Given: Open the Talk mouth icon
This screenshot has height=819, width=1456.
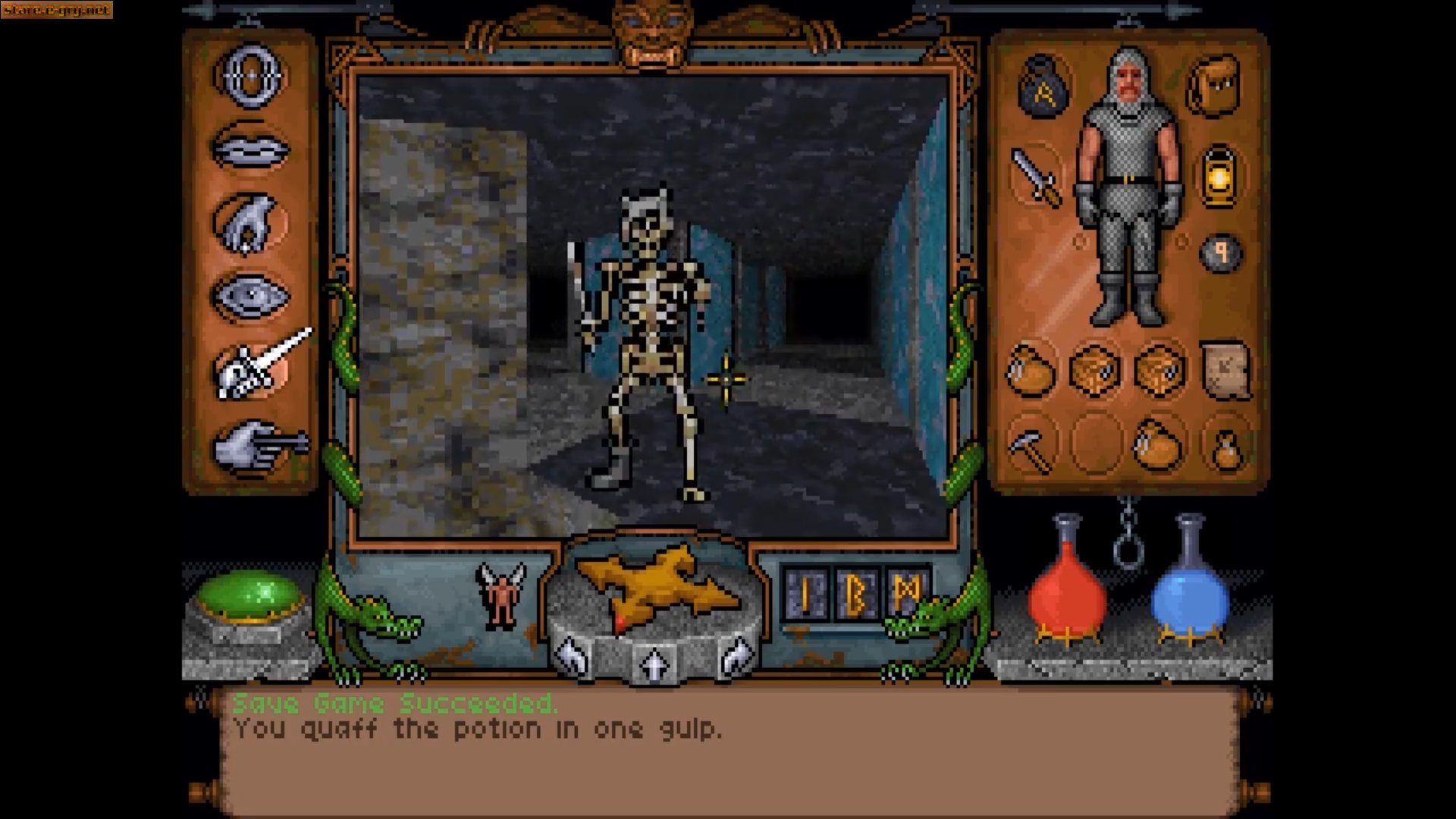Looking at the screenshot, I should click(x=254, y=148).
